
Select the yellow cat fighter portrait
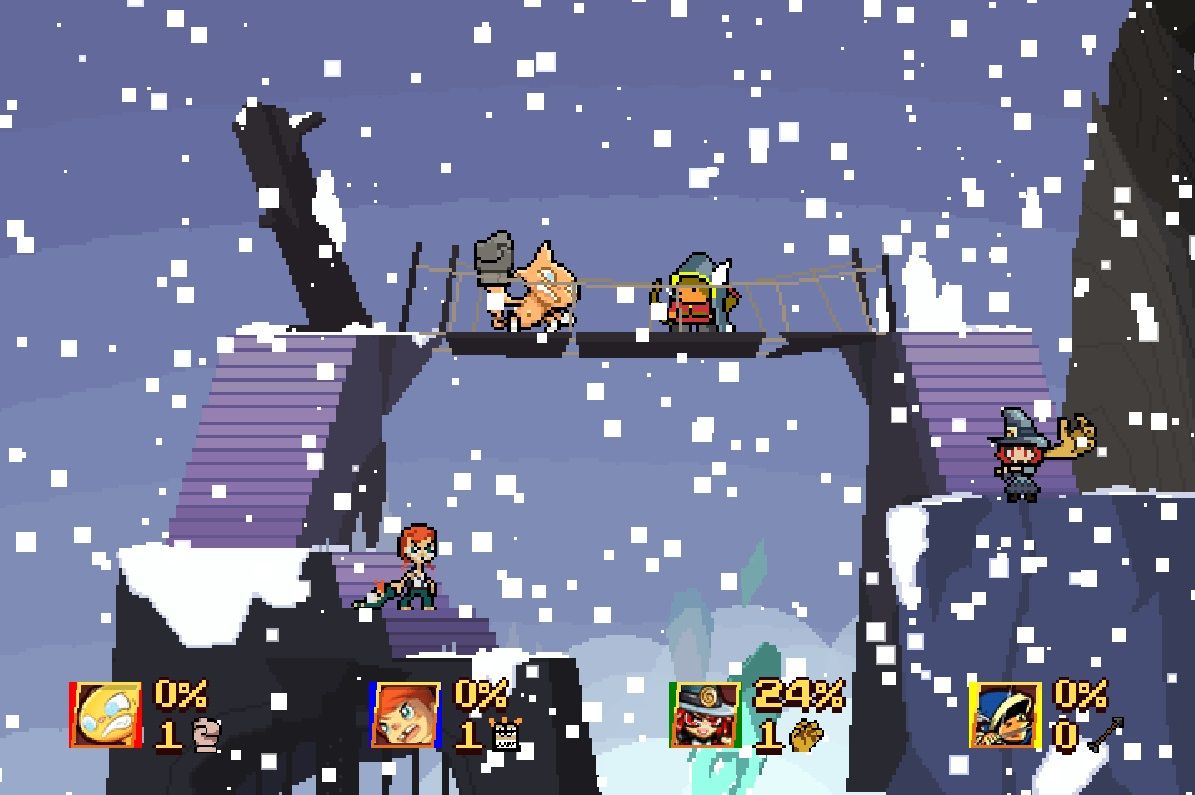106,715
